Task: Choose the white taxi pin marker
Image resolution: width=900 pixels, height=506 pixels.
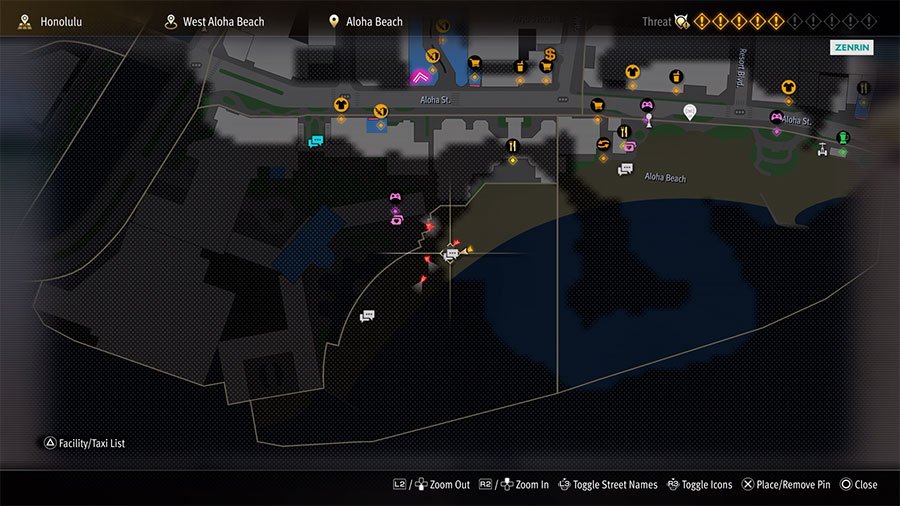Action: (689, 110)
